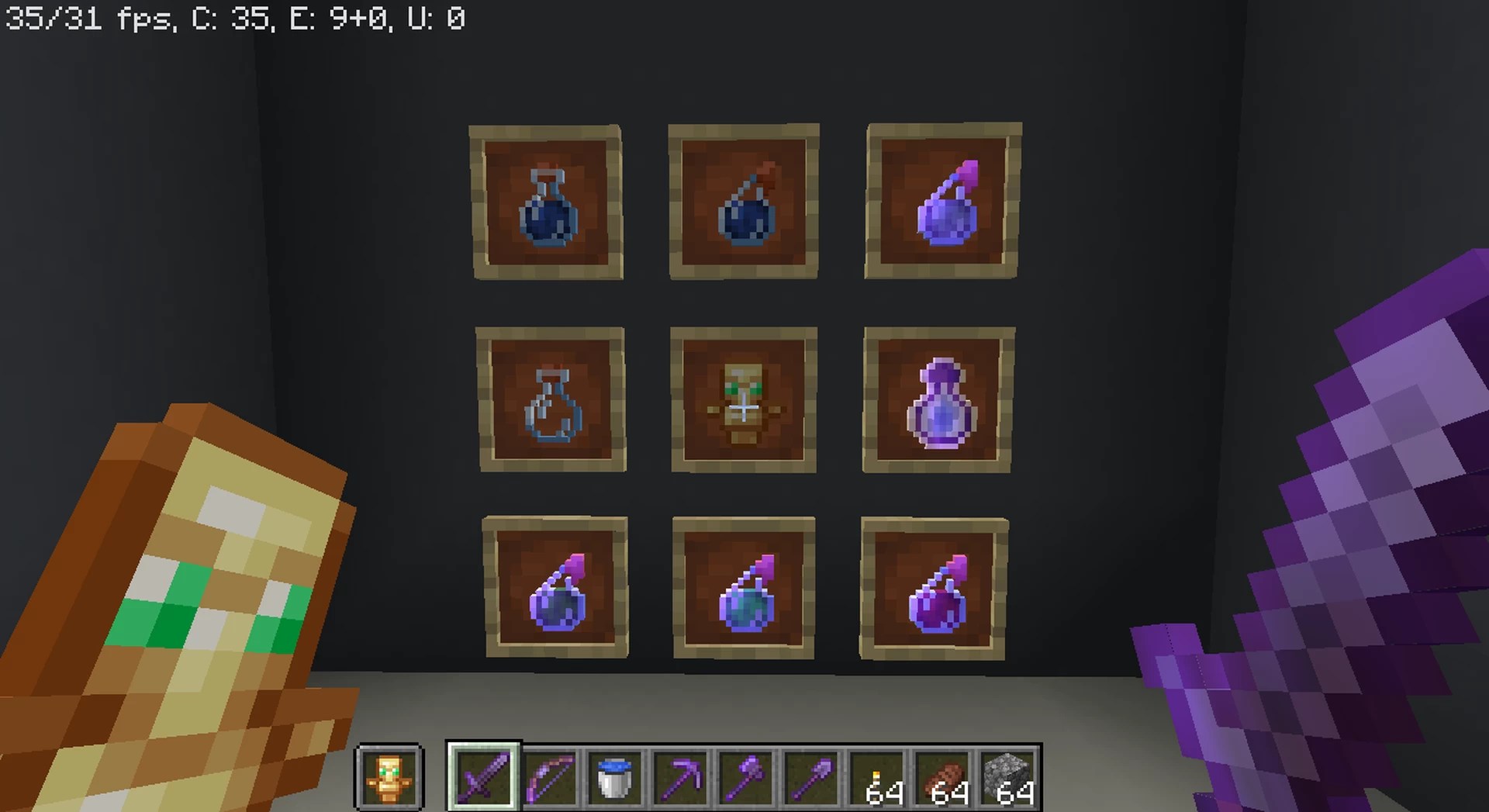Viewport: 1489px width, 812px height.
Task: Select the netherite pickaxe in the hotbar
Action: coord(679,779)
